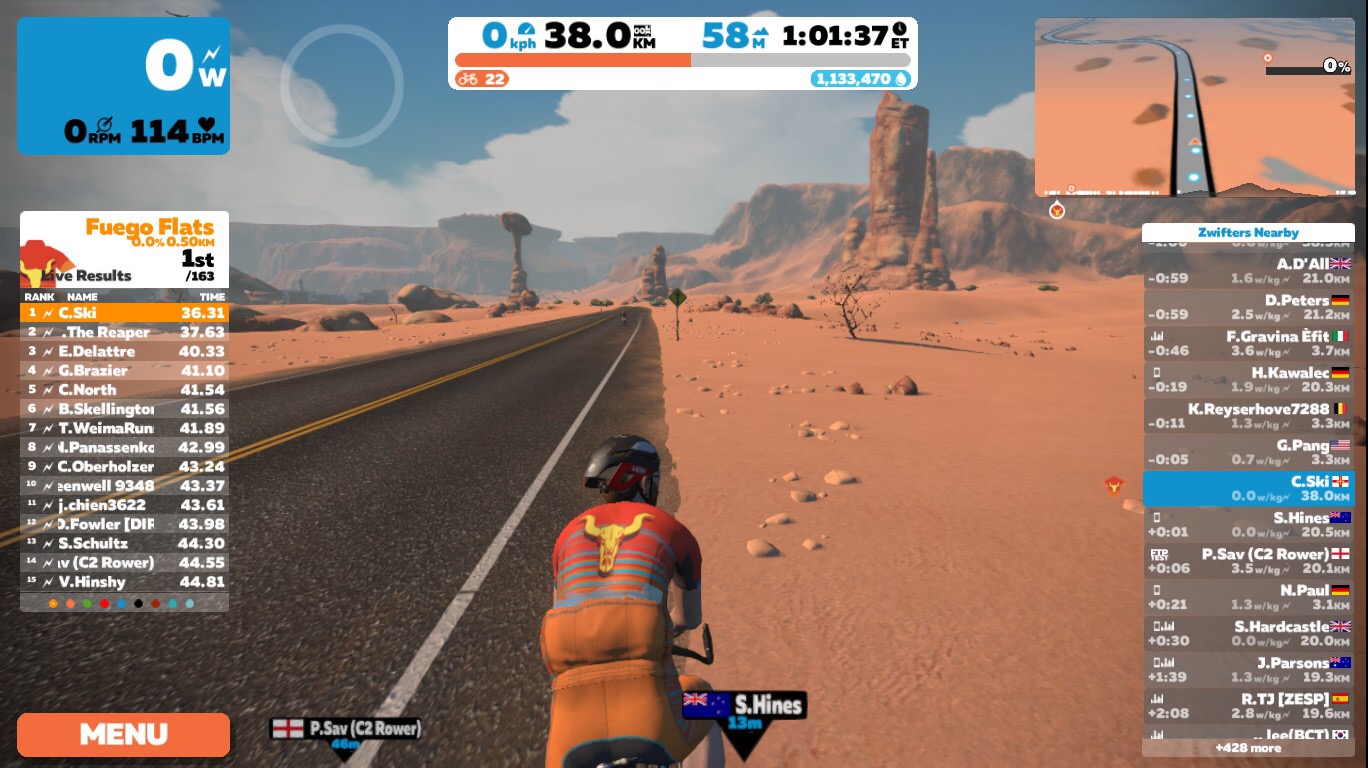Screen dimensions: 1368x768
Task: Pick R.TJ [ZESP] from the list
Action: (1248, 706)
